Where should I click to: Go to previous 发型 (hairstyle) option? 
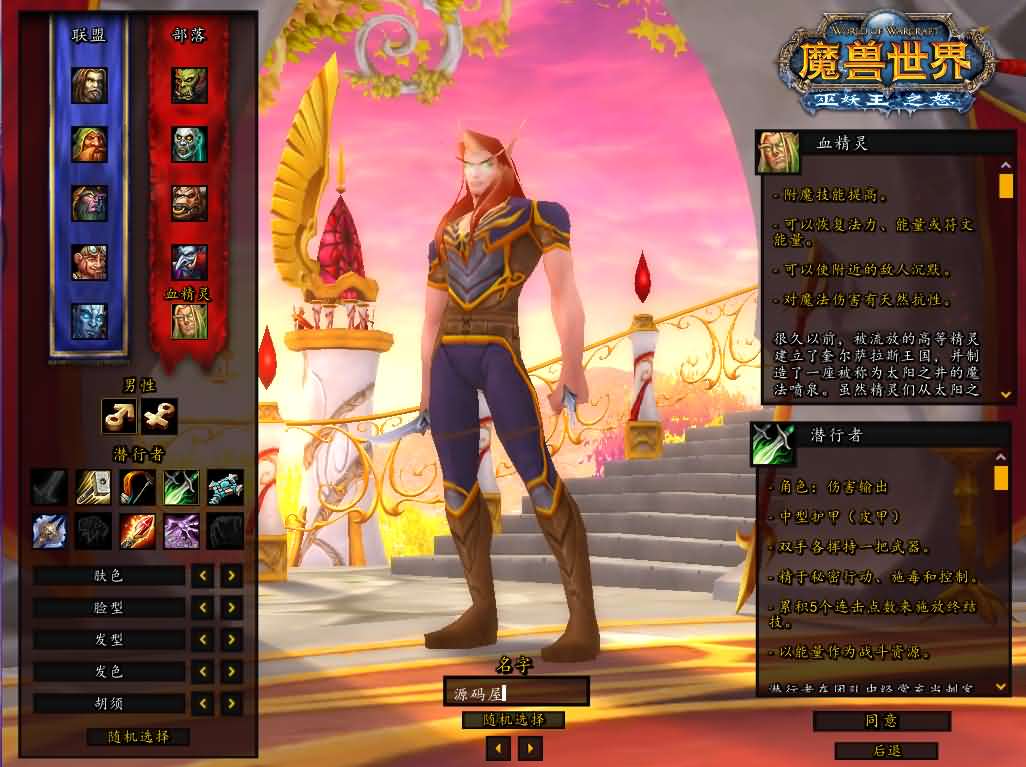click(x=203, y=639)
